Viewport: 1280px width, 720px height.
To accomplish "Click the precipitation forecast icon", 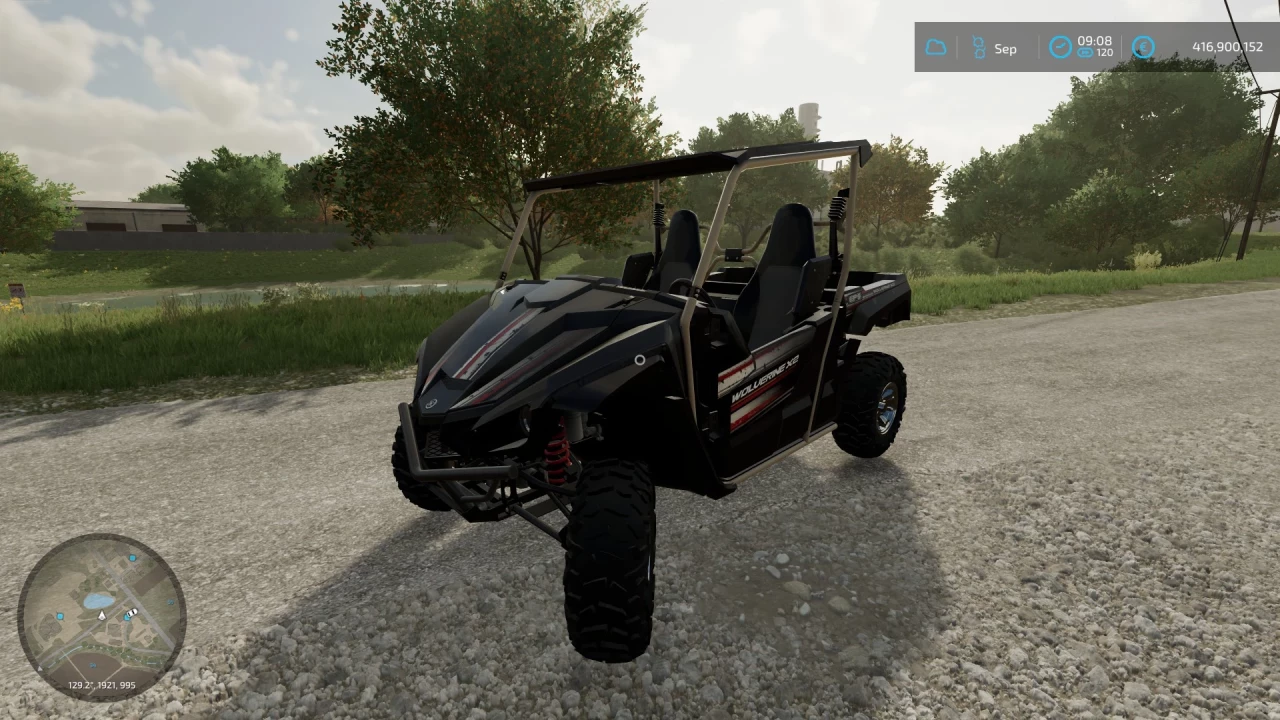I will click(979, 48).
